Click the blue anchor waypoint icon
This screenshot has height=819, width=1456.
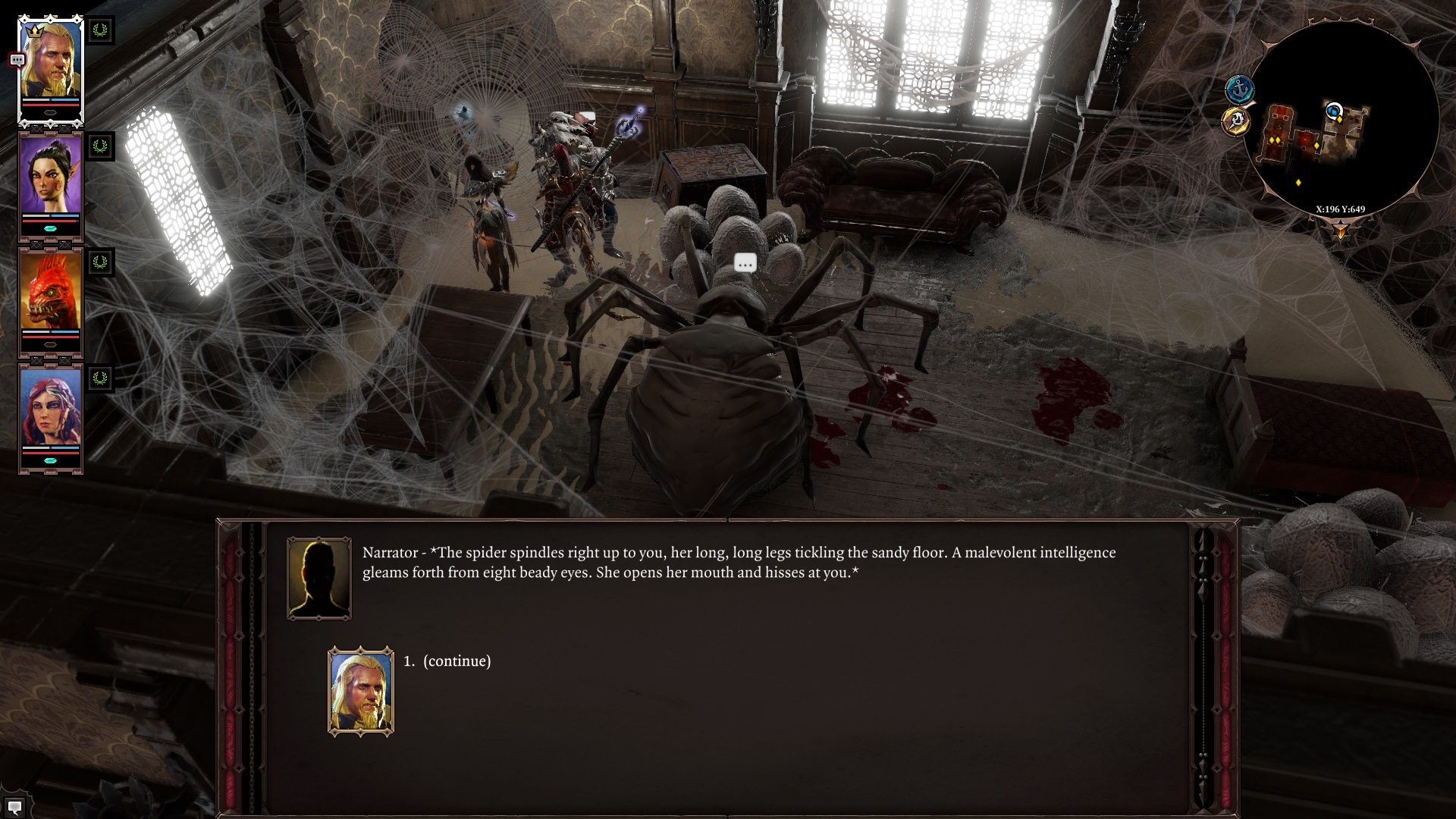1239,89
